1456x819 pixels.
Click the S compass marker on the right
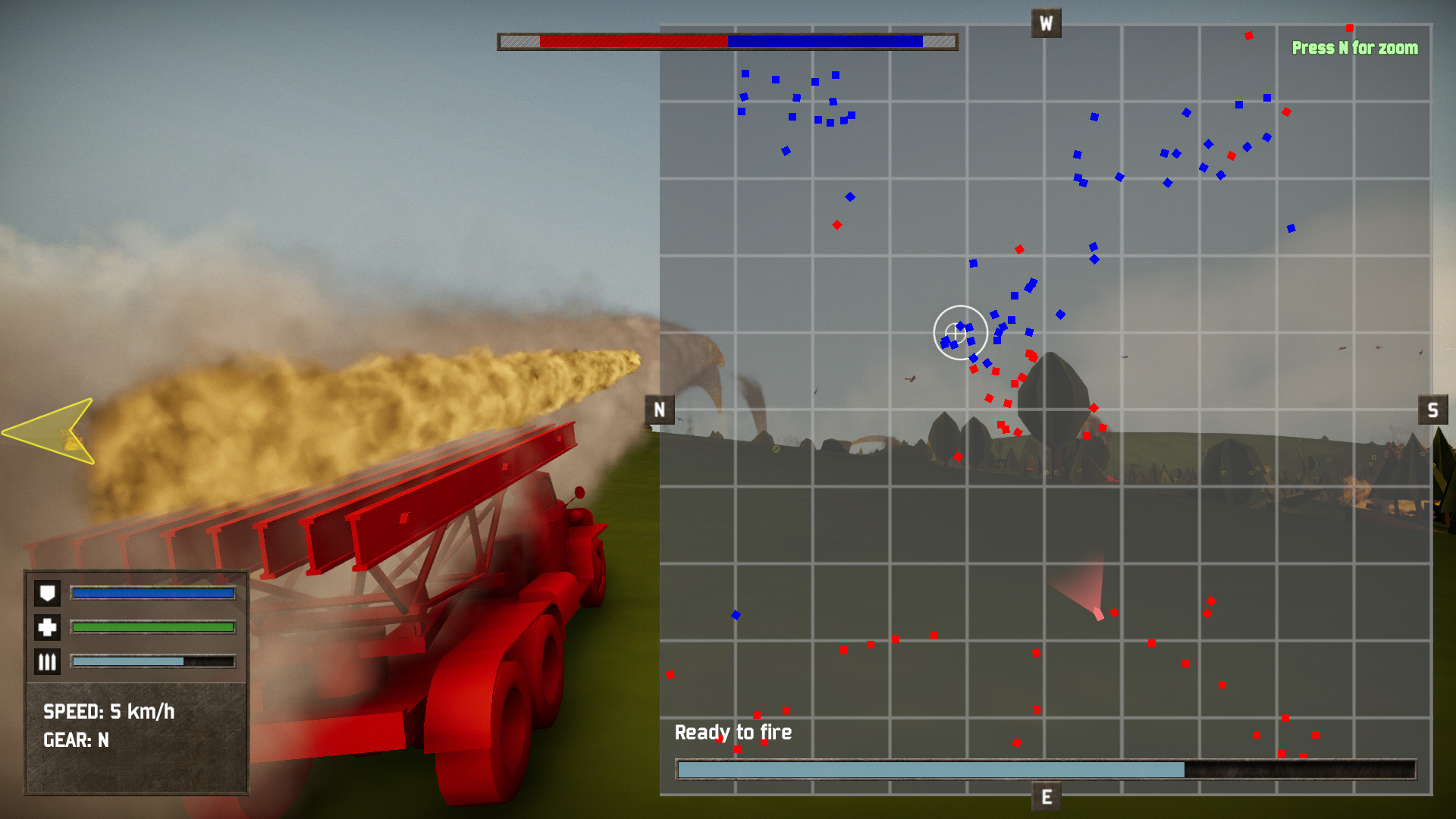click(1433, 409)
